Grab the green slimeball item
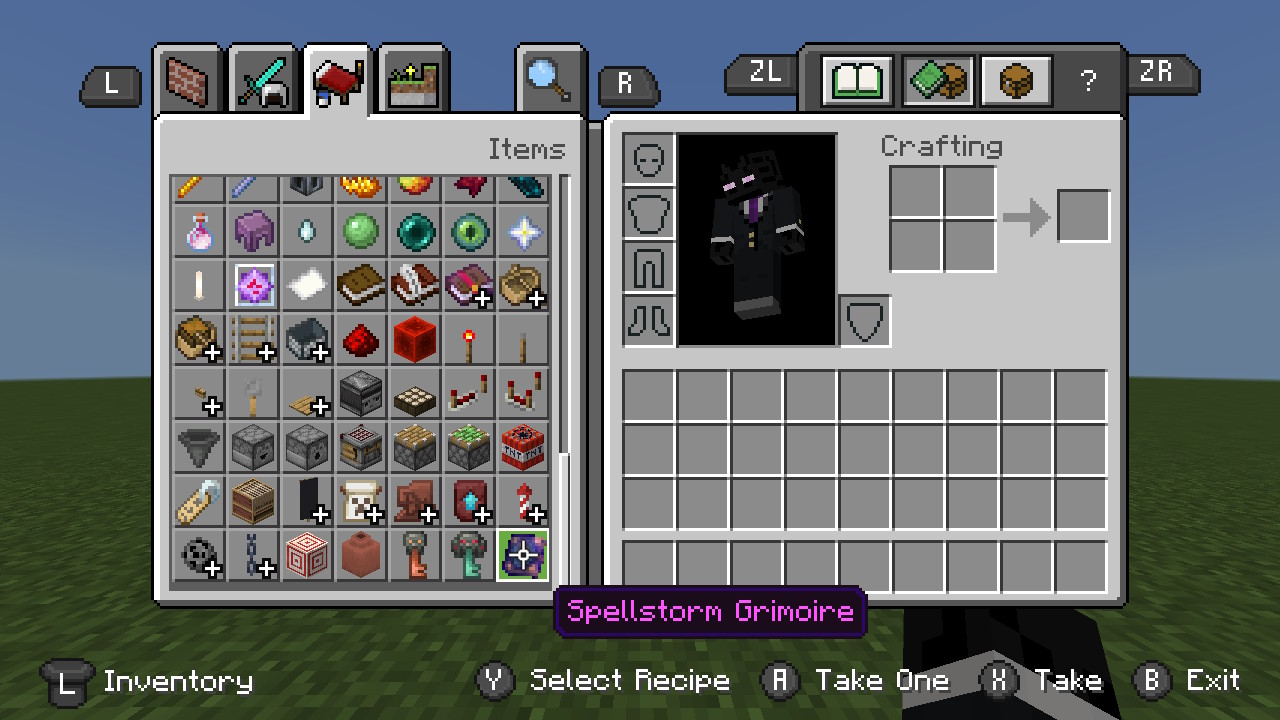The width and height of the screenshot is (1280, 720). (x=361, y=231)
